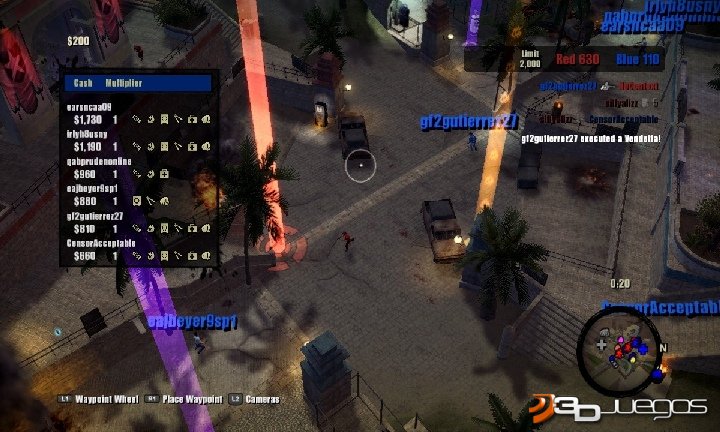
Task: Pick gf2gutierrez27's row in the scoreboard panel
Action: coord(138,221)
